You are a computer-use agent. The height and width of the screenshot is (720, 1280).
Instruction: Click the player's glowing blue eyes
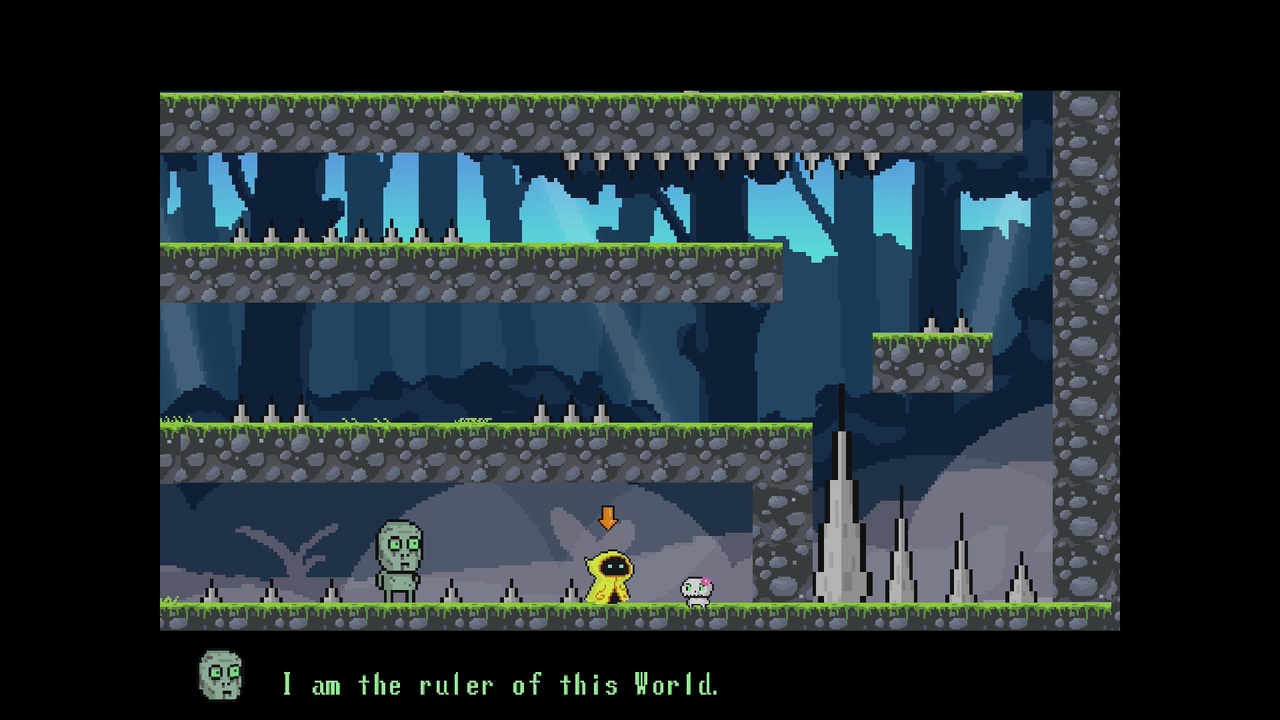point(615,566)
